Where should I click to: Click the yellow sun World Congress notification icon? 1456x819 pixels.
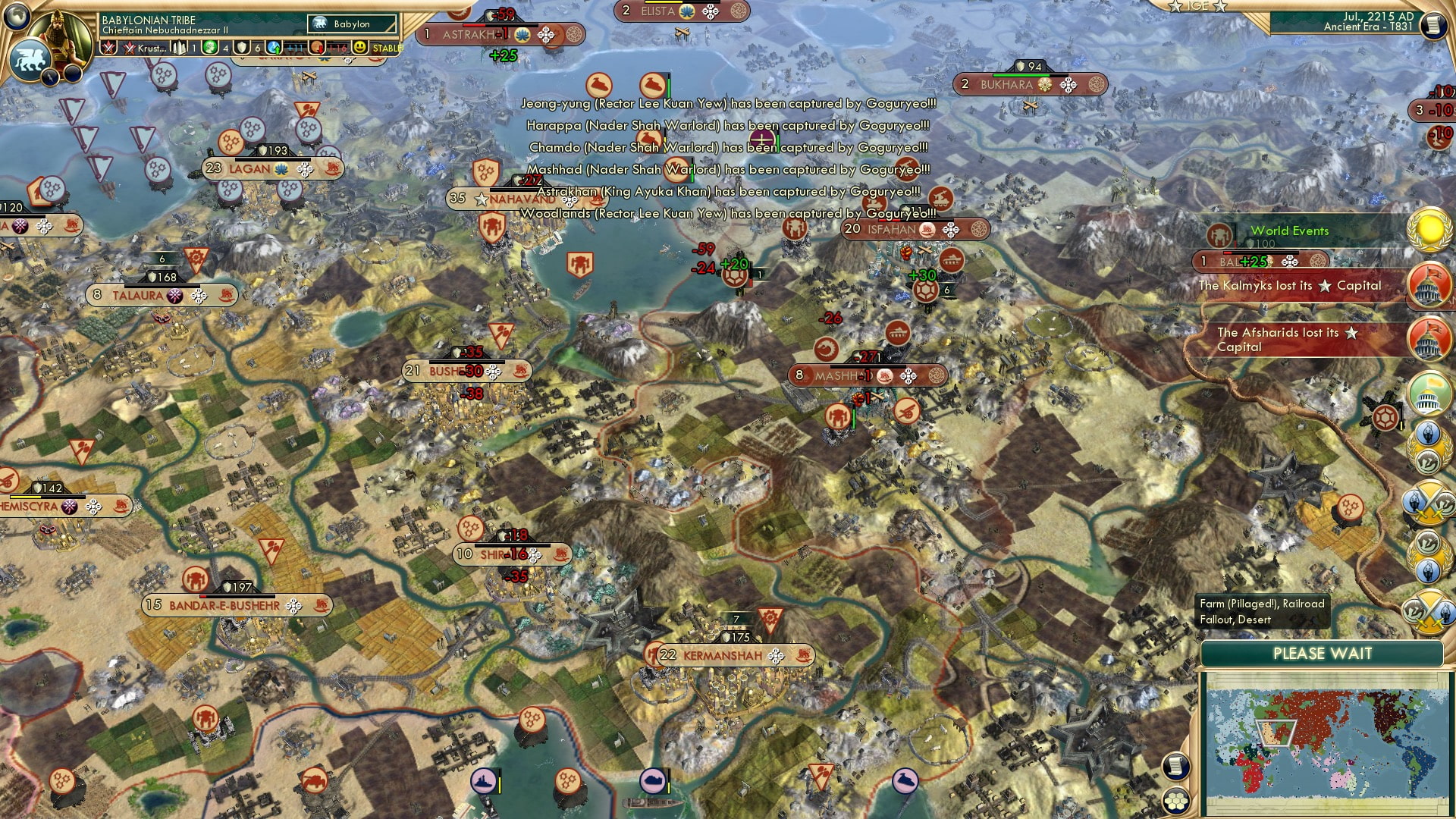point(1432,231)
